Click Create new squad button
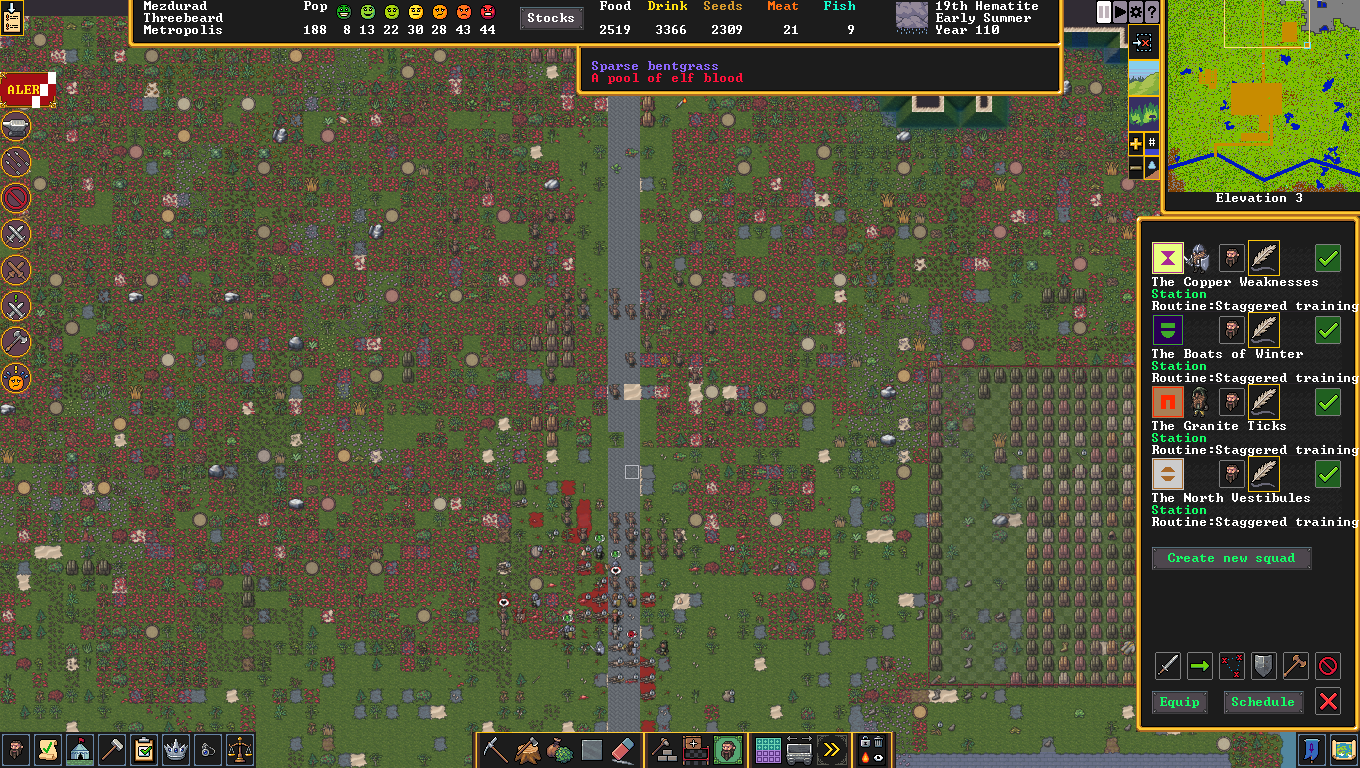Screen dimensions: 1360x768 tap(1231, 558)
